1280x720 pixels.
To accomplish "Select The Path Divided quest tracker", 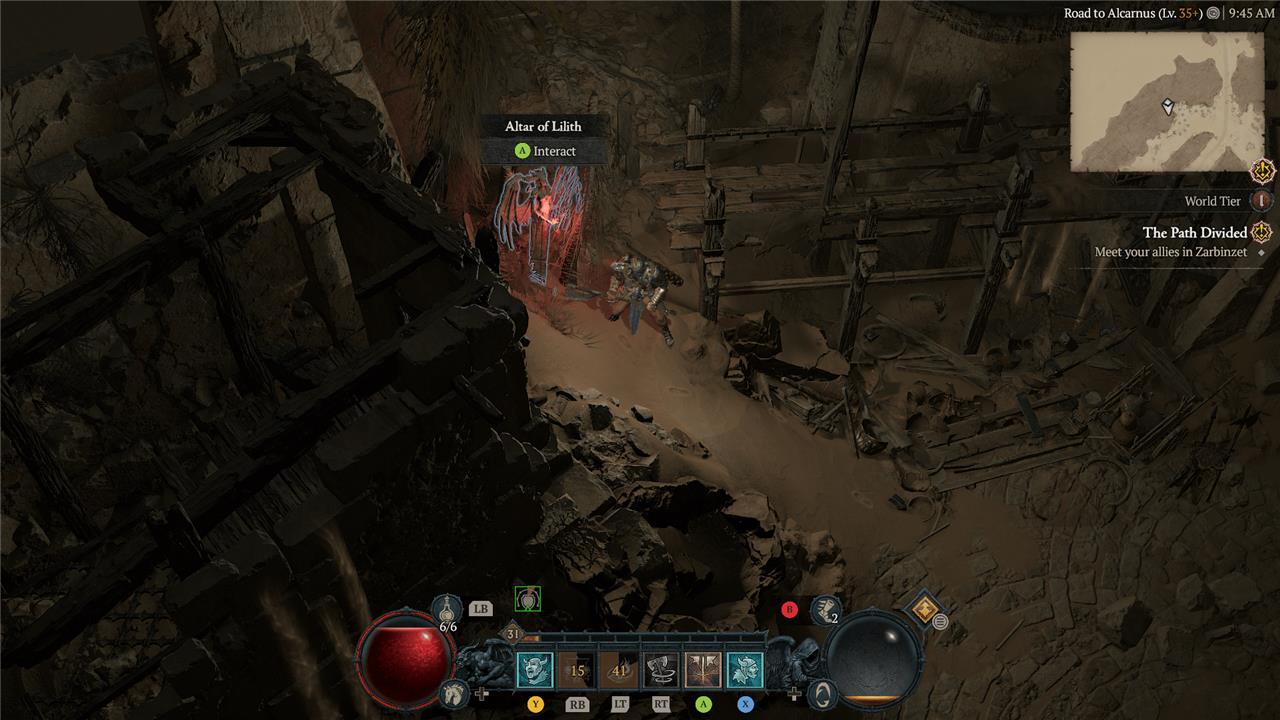I will [1195, 233].
